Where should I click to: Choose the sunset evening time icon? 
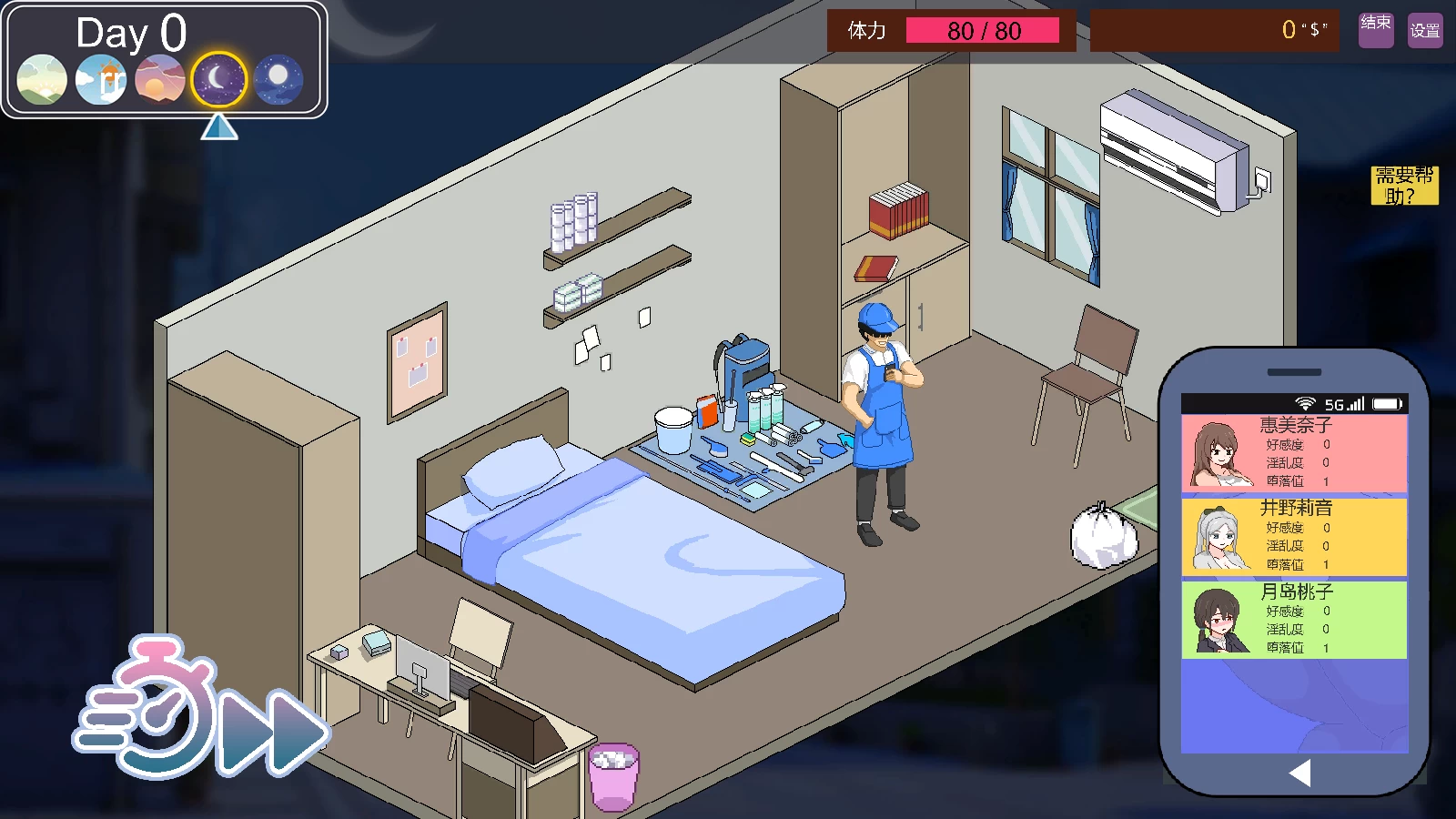tap(160, 79)
